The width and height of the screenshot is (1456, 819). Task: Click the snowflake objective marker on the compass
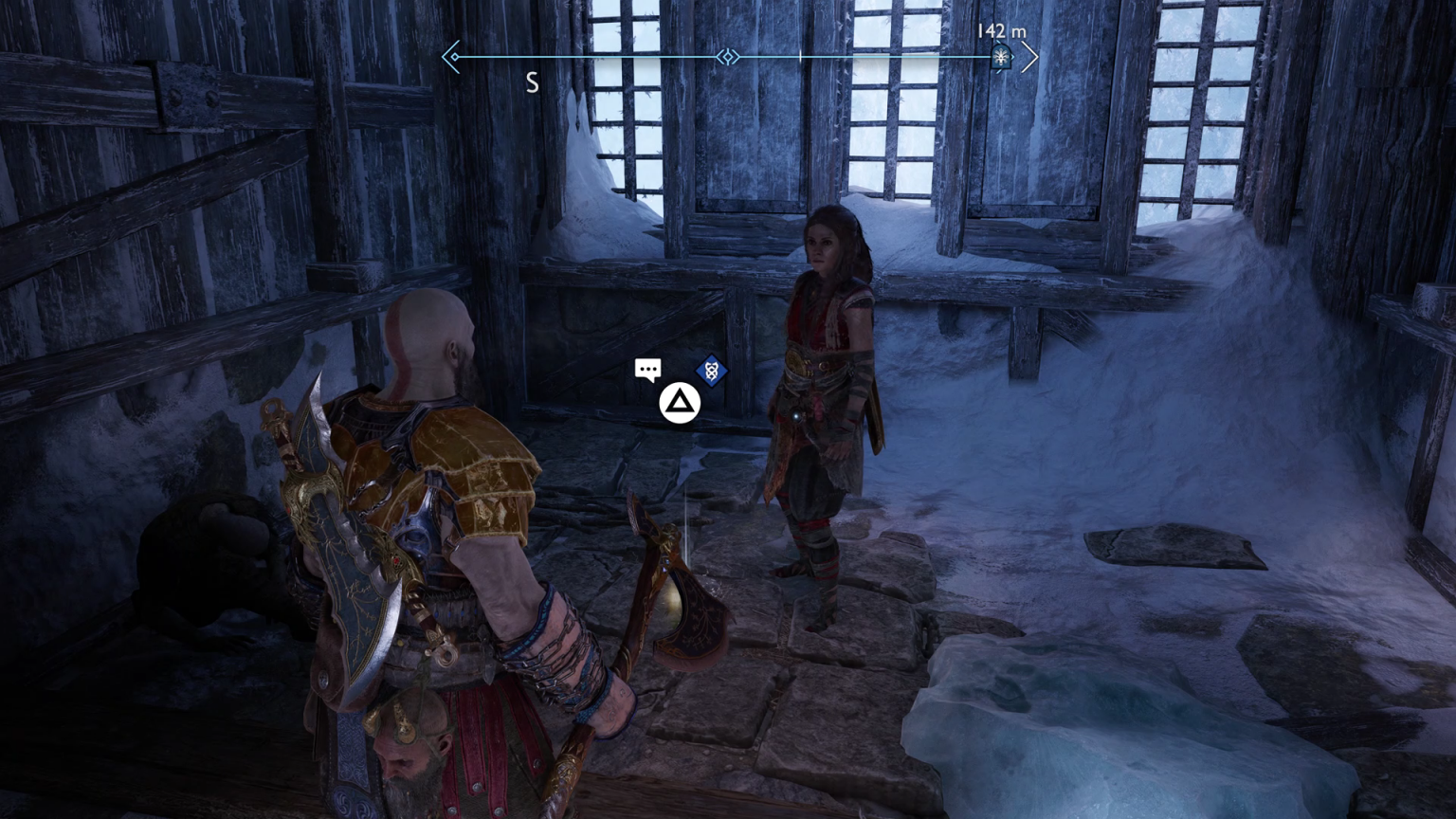[x=1001, y=57]
